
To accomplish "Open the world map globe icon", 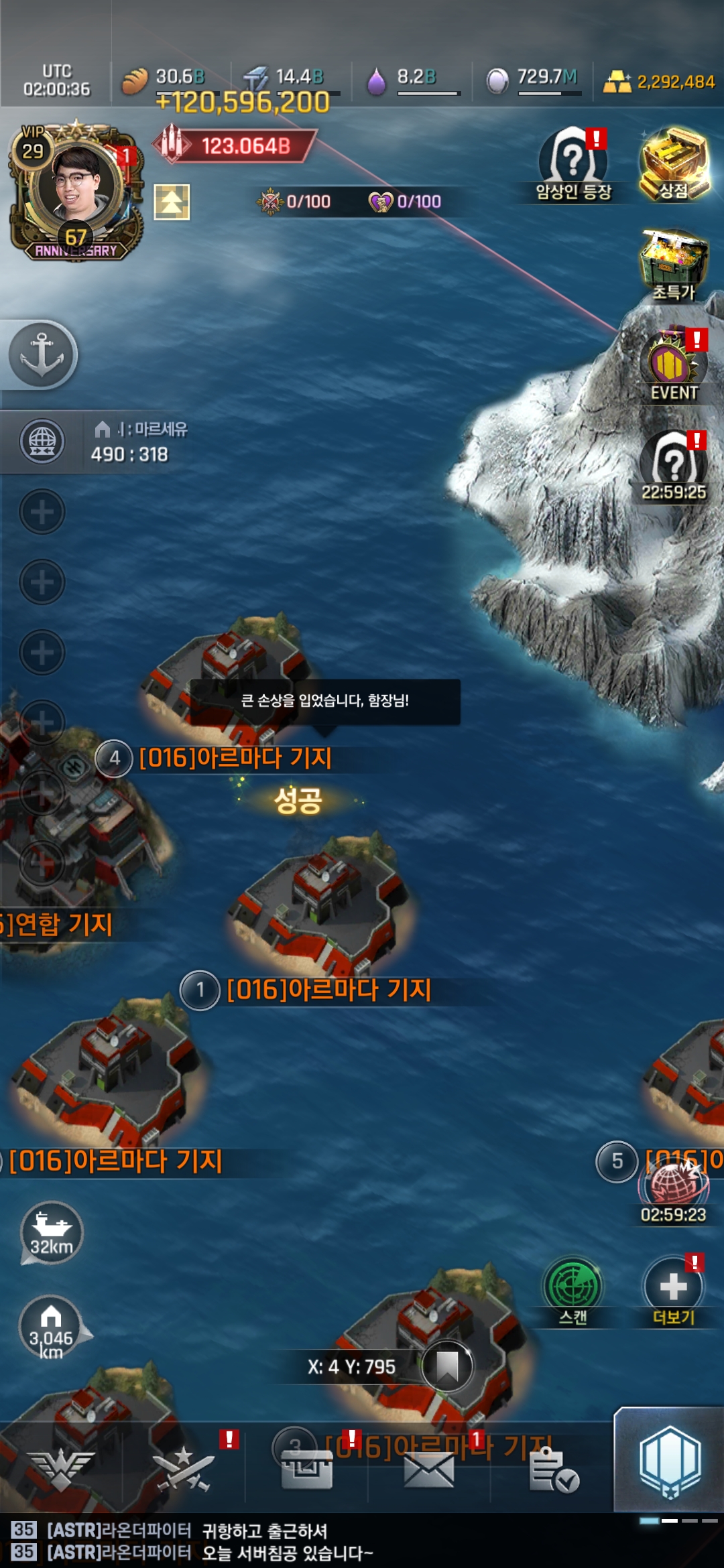I will pyautogui.click(x=42, y=442).
